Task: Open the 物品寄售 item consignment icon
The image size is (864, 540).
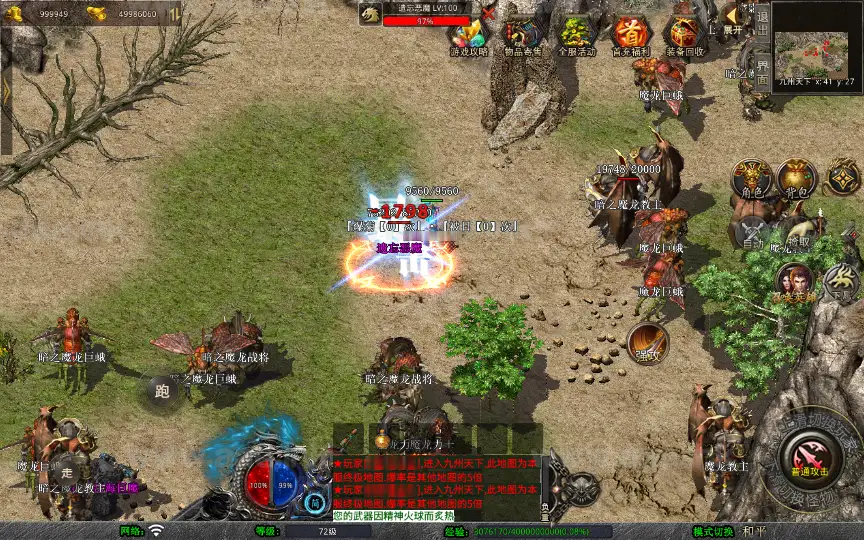Action: point(522,34)
